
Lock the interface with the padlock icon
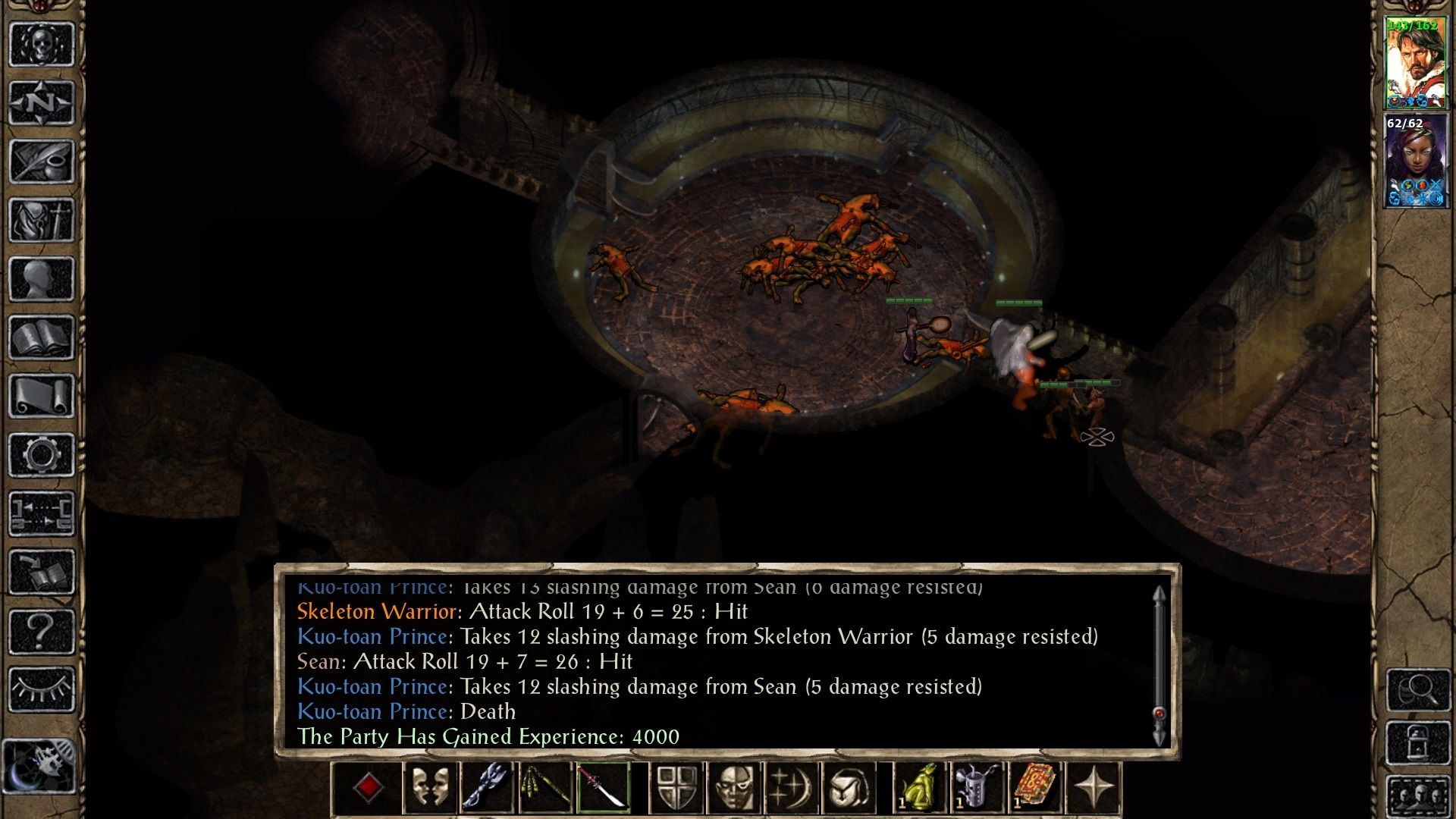pos(1418,742)
